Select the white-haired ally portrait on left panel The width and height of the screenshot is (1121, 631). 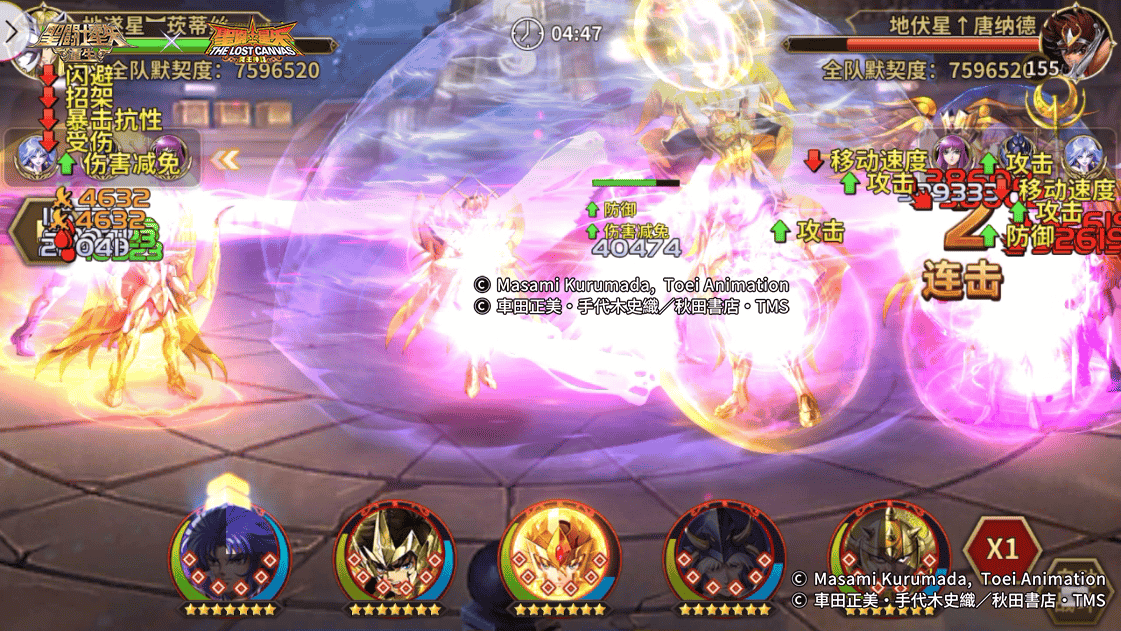[x=34, y=156]
